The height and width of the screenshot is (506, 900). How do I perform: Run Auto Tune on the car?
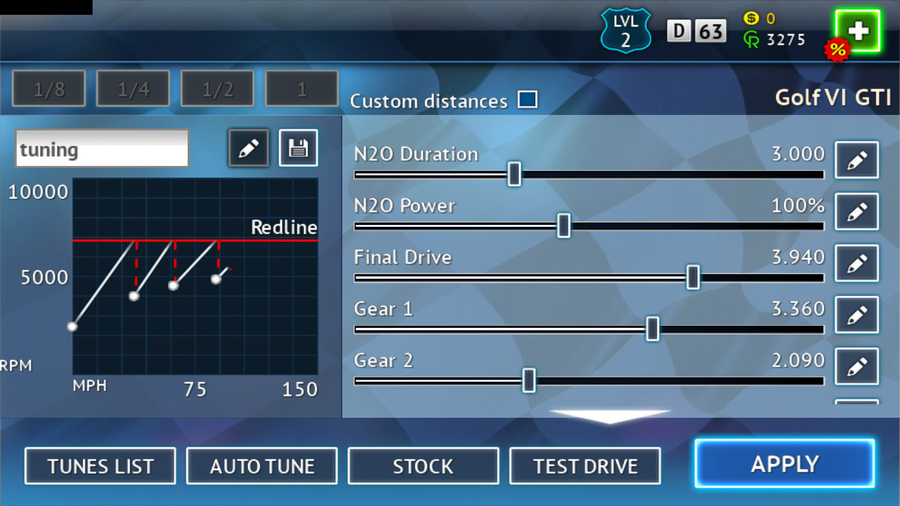click(x=262, y=466)
